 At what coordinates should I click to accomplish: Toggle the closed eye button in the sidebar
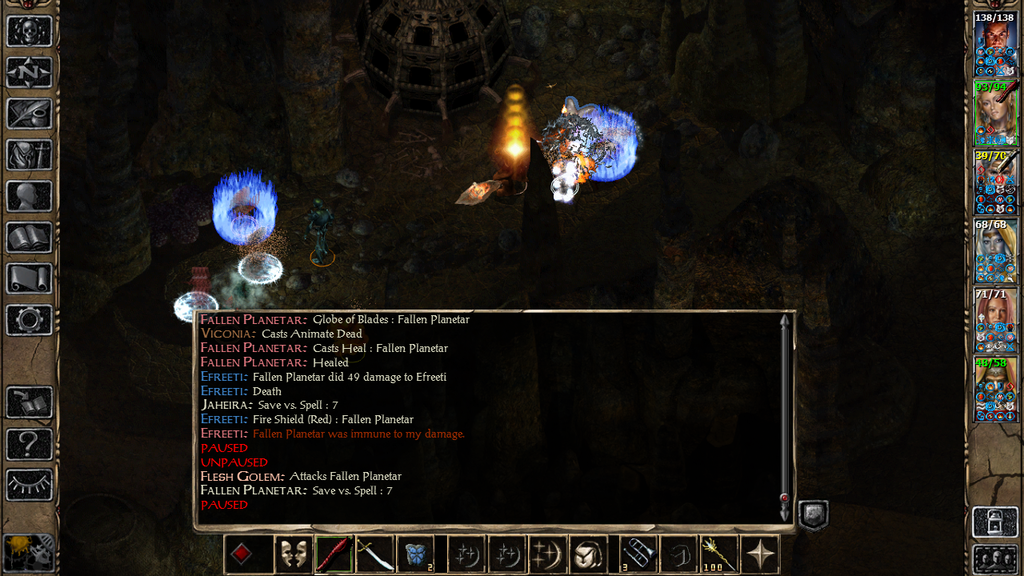point(29,484)
